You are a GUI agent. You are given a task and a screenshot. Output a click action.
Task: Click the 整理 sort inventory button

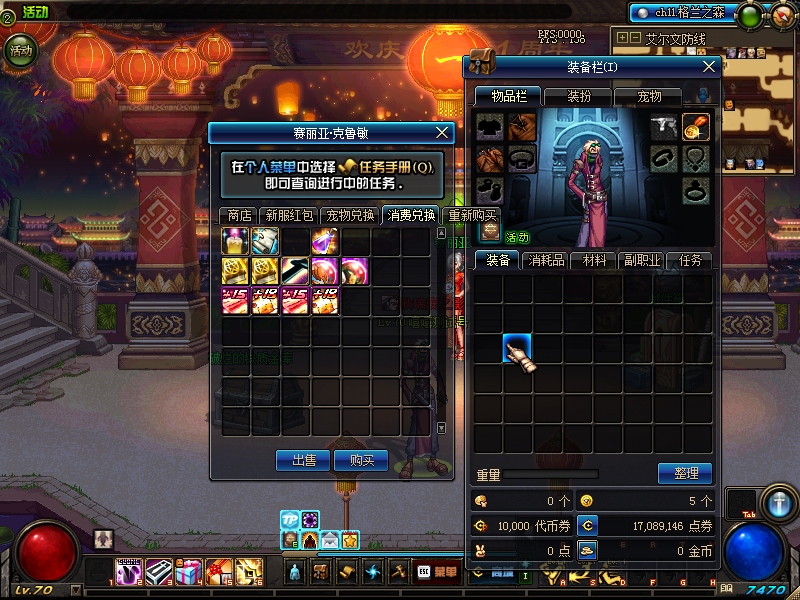pyautogui.click(x=684, y=473)
